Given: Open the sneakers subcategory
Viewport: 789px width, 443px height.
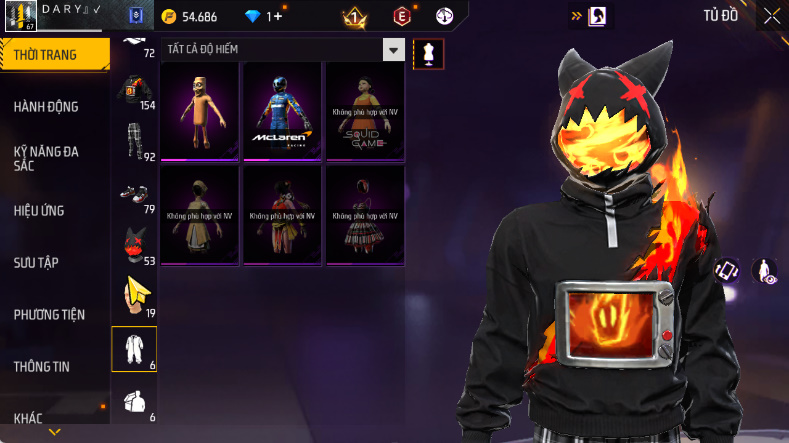Looking at the screenshot, I should 134,193.
